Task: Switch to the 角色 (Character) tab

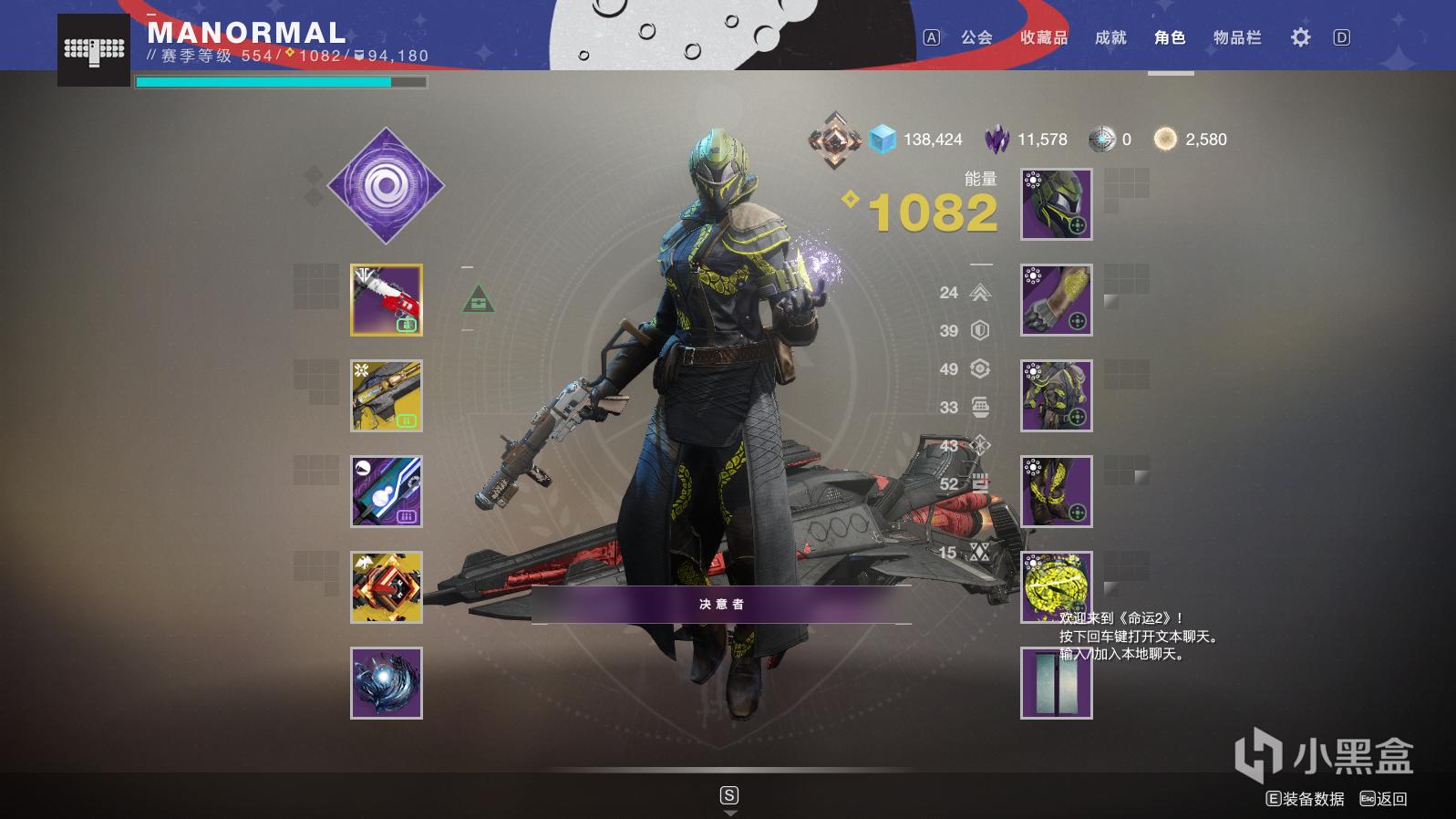Action: tap(1170, 37)
